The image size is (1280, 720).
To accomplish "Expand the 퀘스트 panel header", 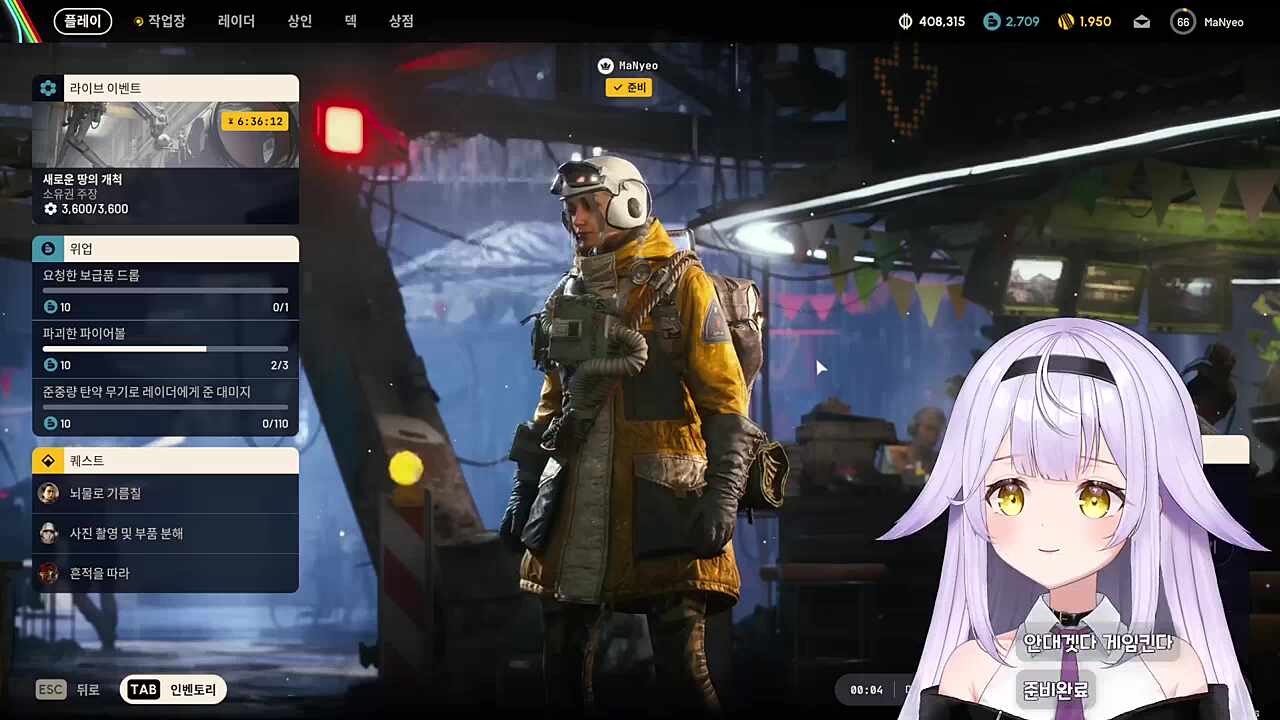I will (165, 461).
